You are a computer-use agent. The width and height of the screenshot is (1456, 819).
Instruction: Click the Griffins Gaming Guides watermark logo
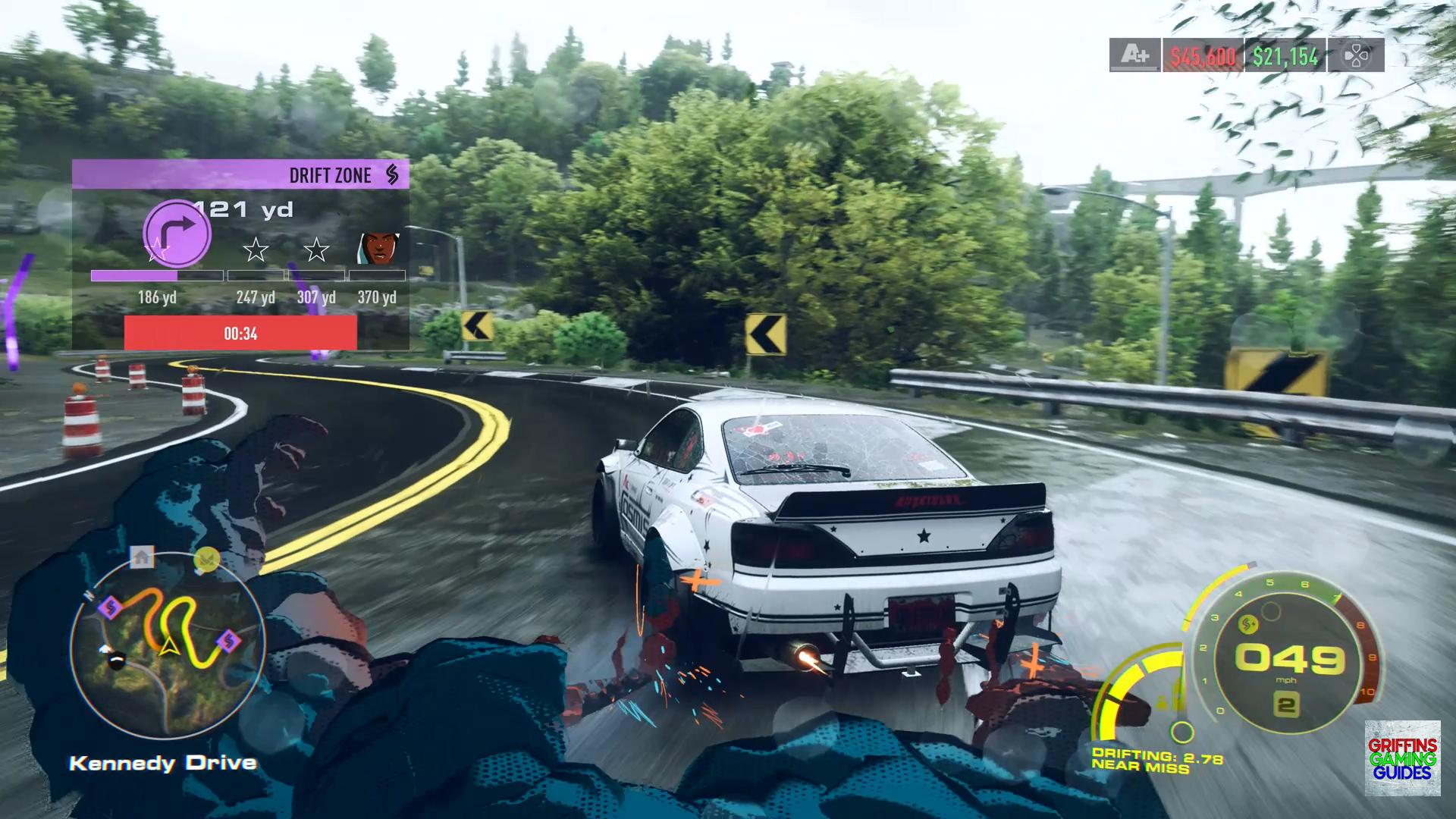tap(1402, 758)
